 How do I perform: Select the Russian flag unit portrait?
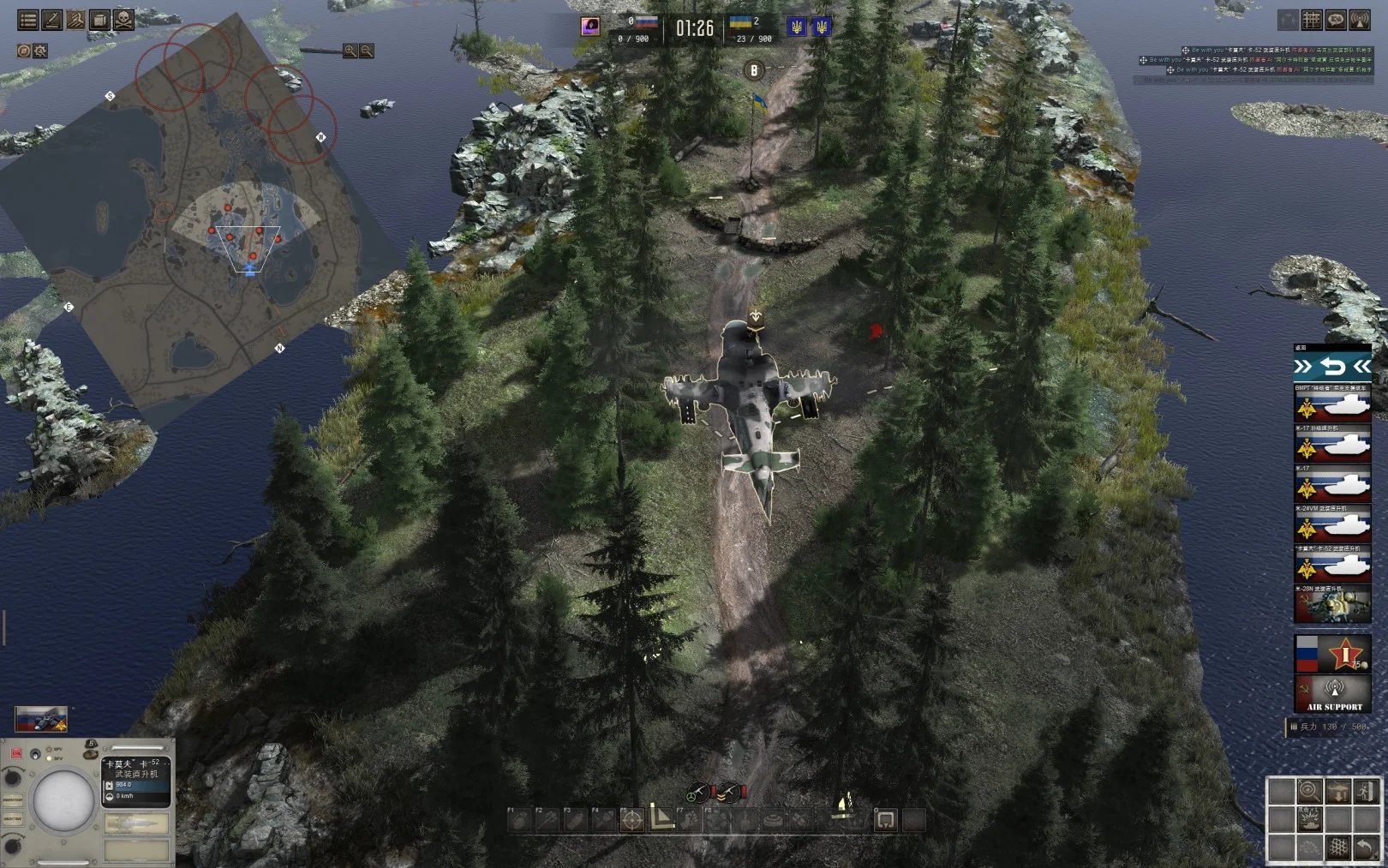click(x=40, y=720)
